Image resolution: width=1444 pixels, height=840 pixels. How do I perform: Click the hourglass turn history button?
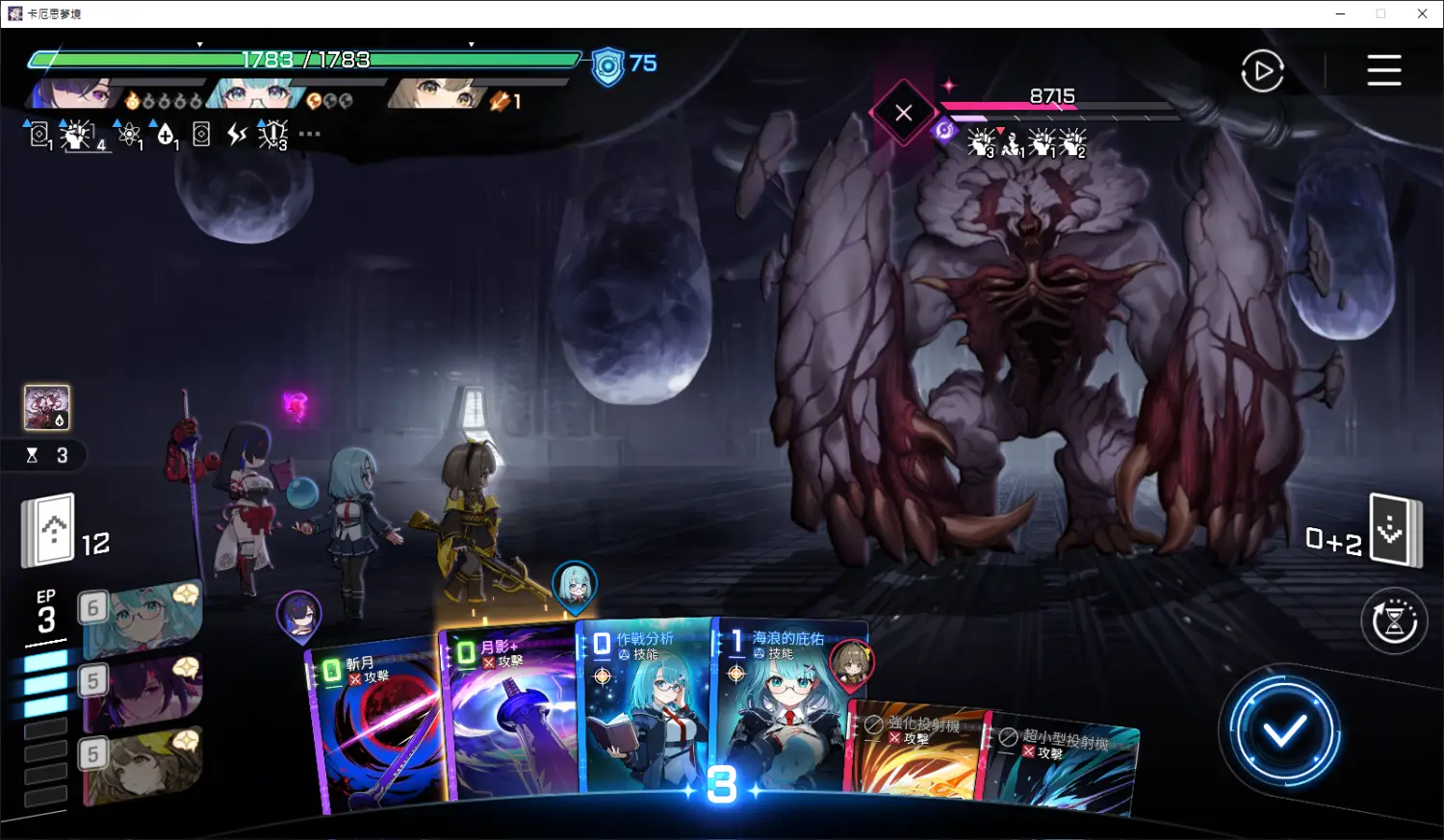tap(1394, 621)
